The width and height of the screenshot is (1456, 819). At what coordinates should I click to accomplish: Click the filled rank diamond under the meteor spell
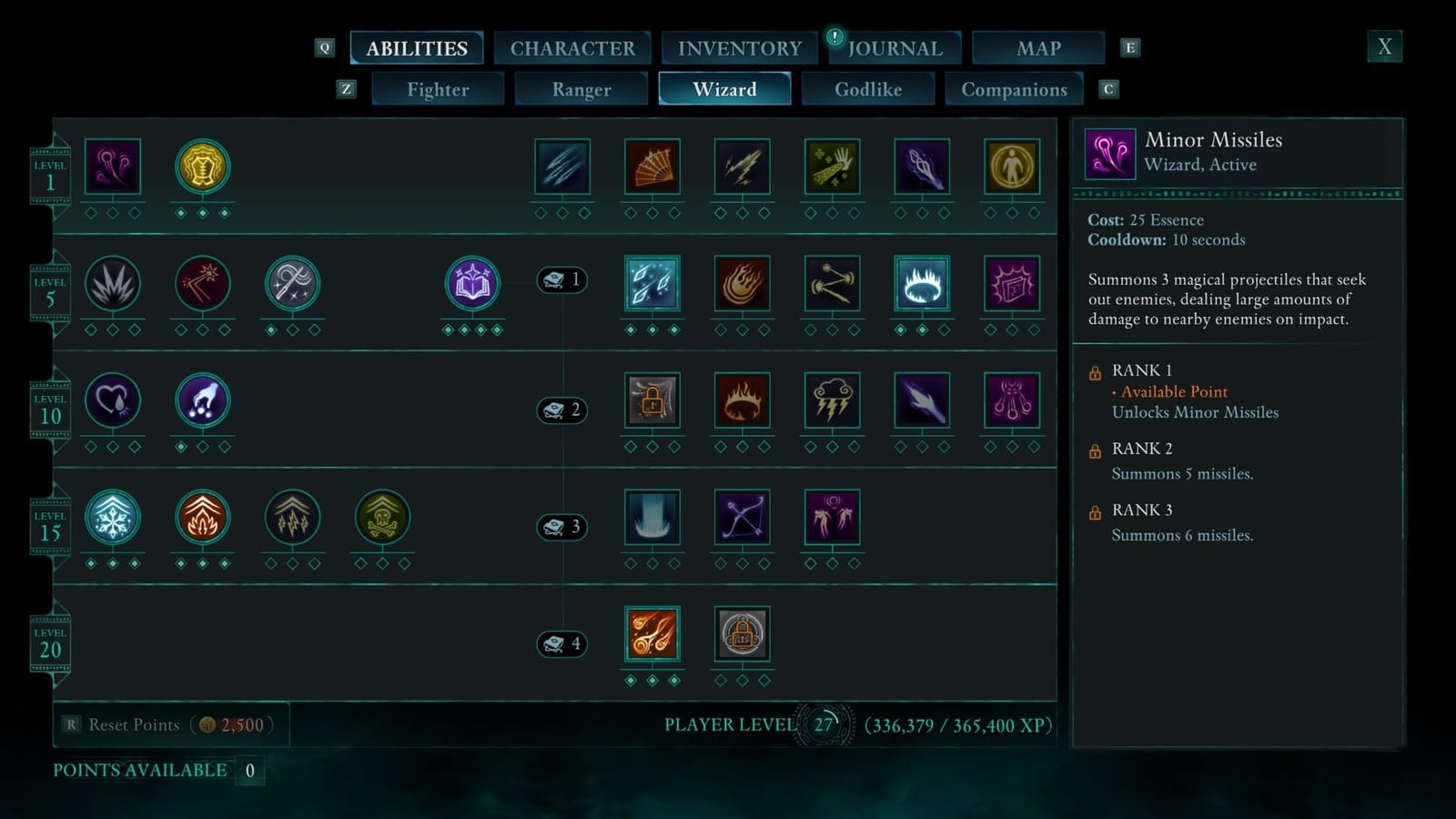pos(631,680)
